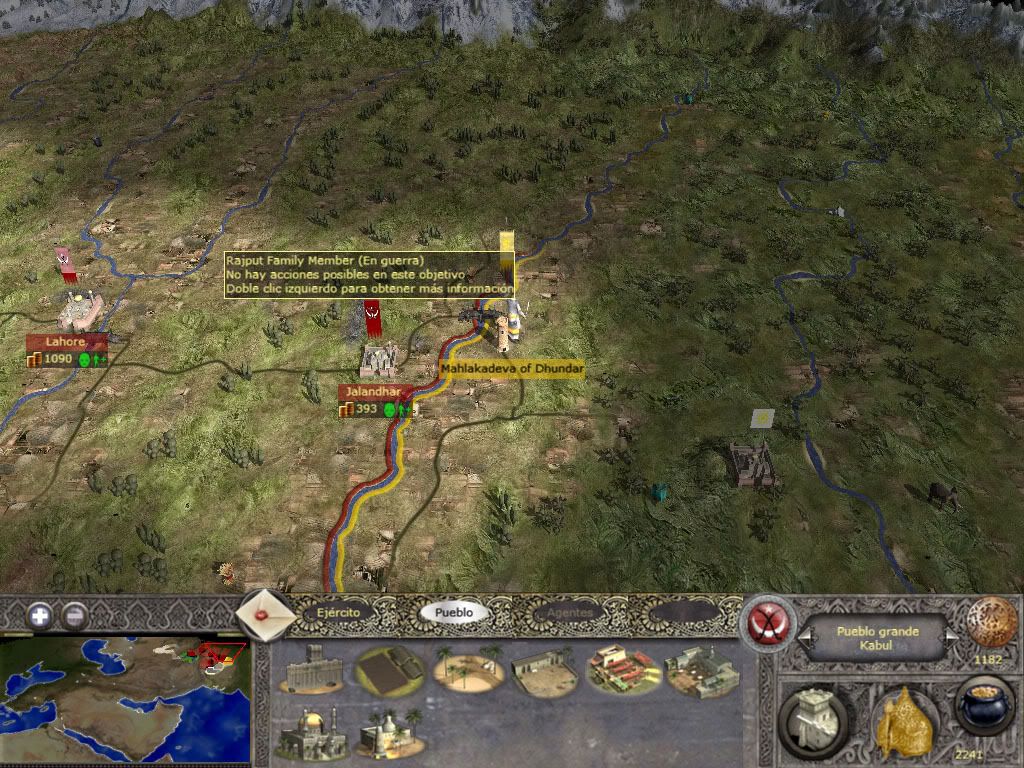This screenshot has width=1024, height=768.
Task: Zoom out the minimap with minus button
Action: click(x=75, y=615)
